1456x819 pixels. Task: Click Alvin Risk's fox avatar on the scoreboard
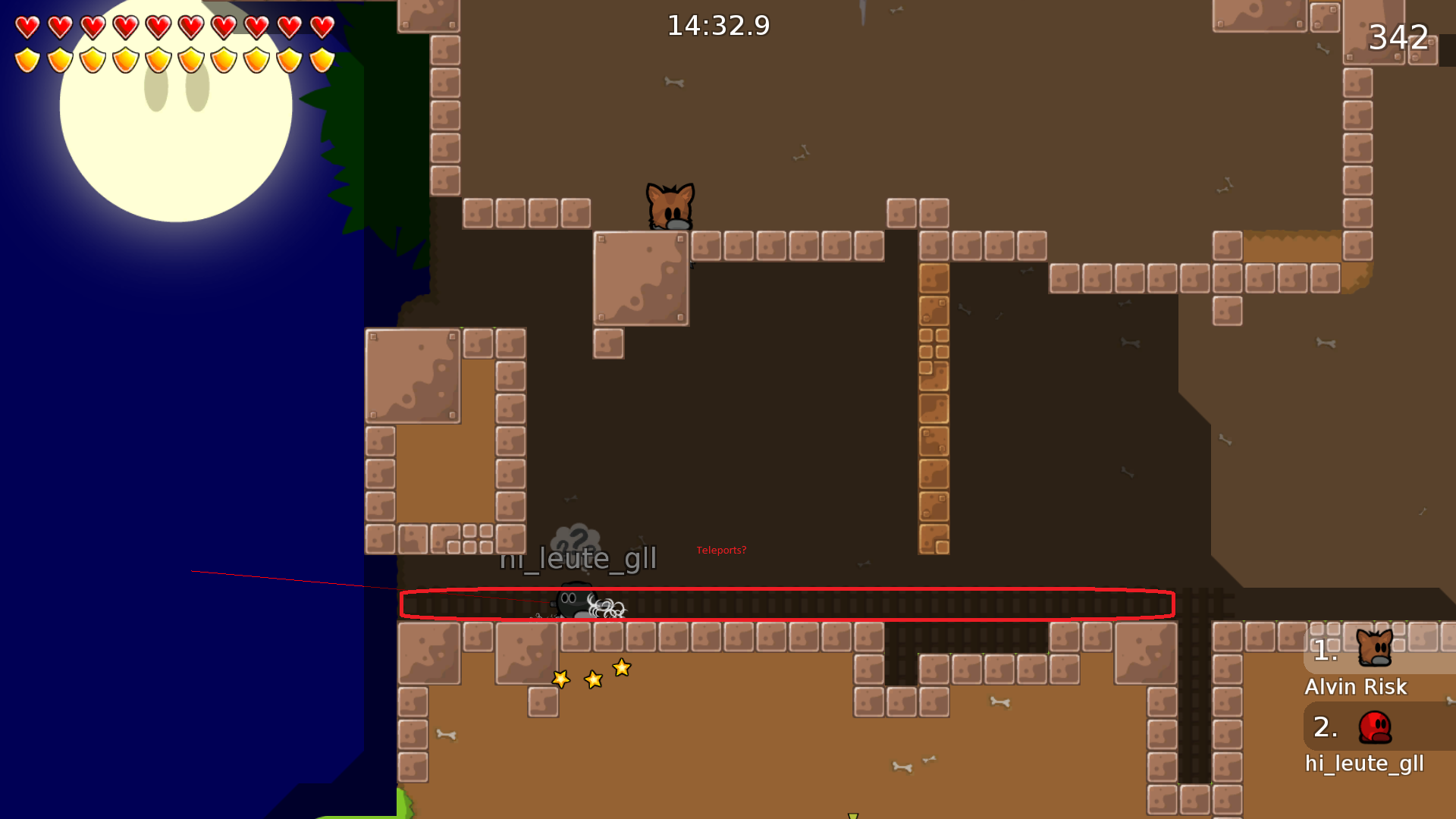1375,648
